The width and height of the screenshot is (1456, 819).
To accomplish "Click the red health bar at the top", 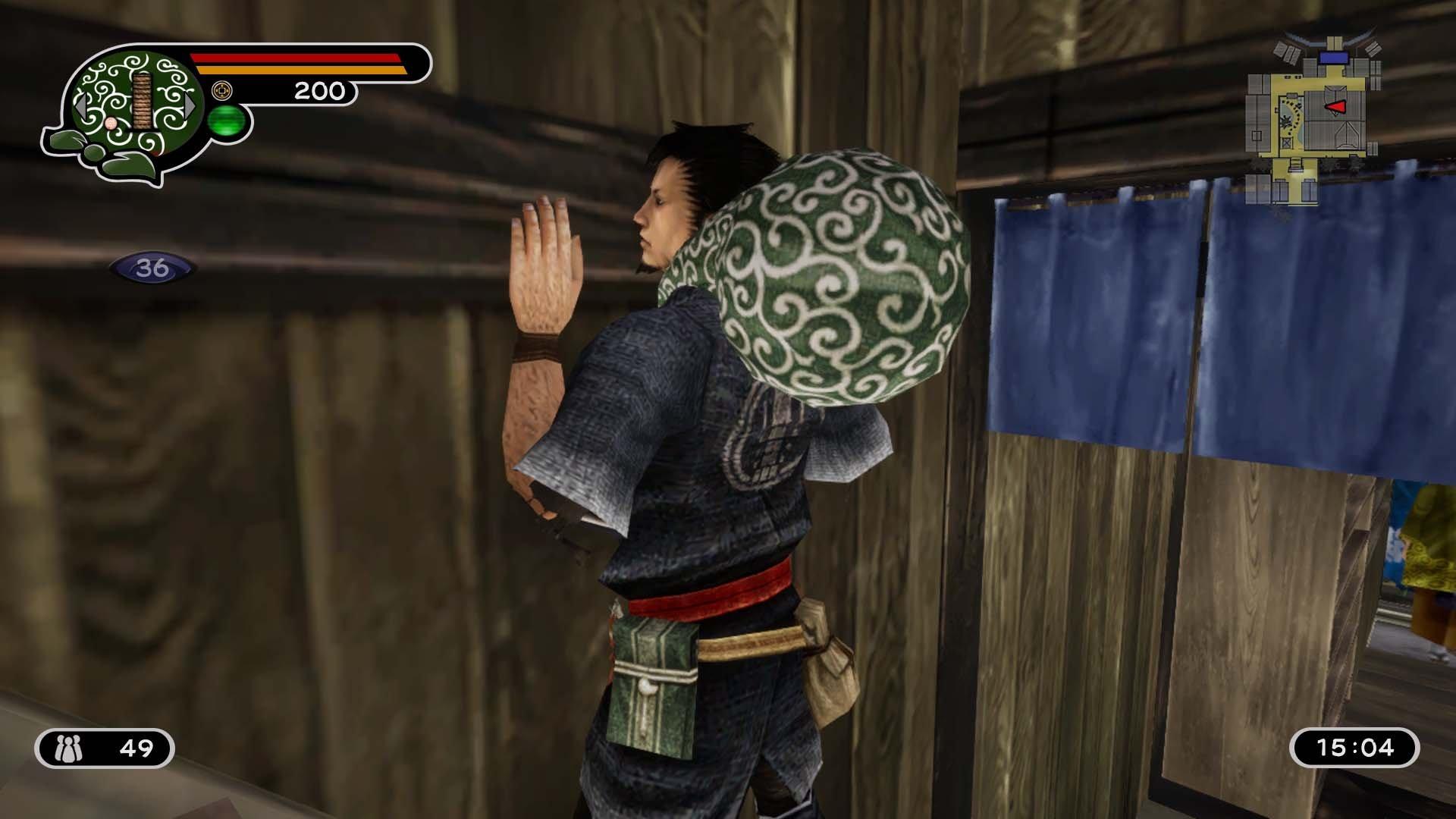I will tap(296, 58).
